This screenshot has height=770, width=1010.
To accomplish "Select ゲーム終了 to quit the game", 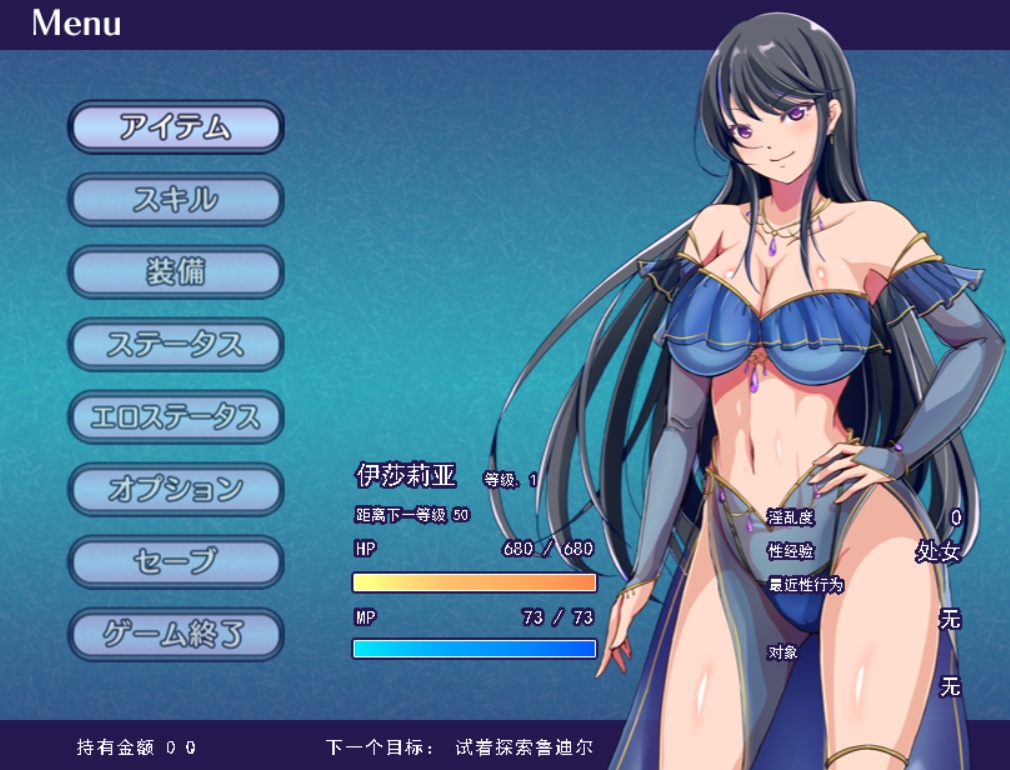I will pos(176,634).
